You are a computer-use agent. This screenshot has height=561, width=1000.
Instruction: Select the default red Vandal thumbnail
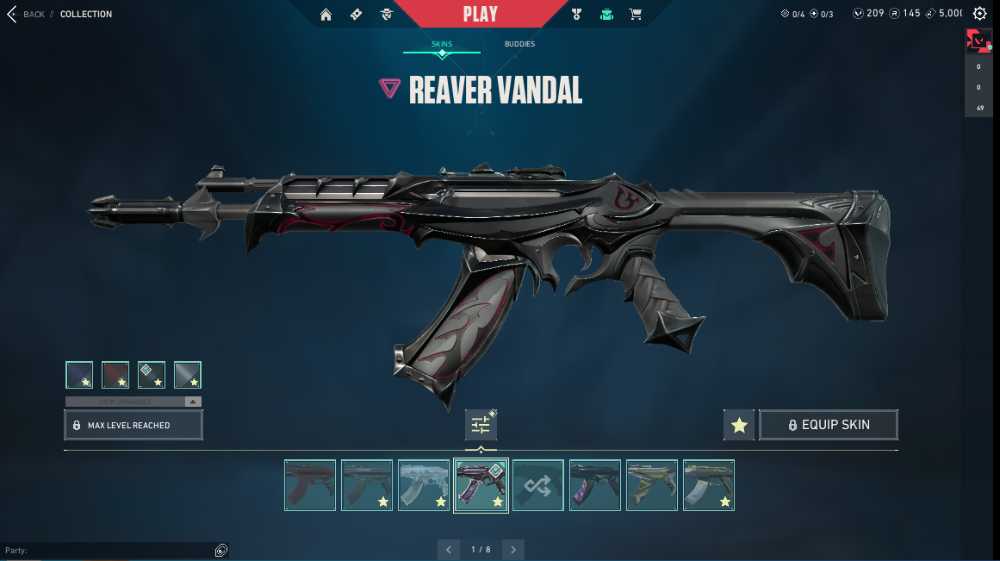(310, 485)
